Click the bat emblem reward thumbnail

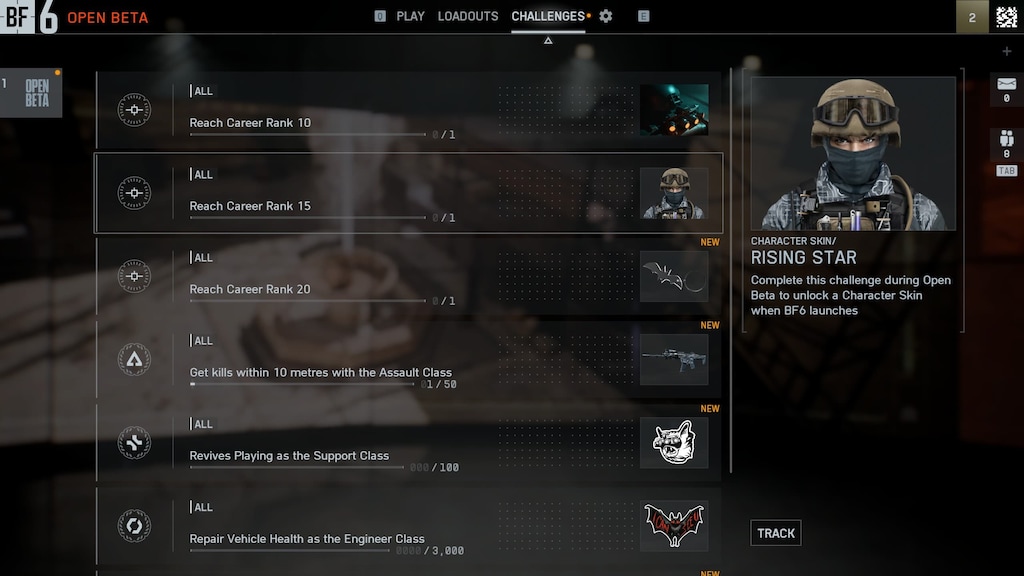click(x=674, y=526)
